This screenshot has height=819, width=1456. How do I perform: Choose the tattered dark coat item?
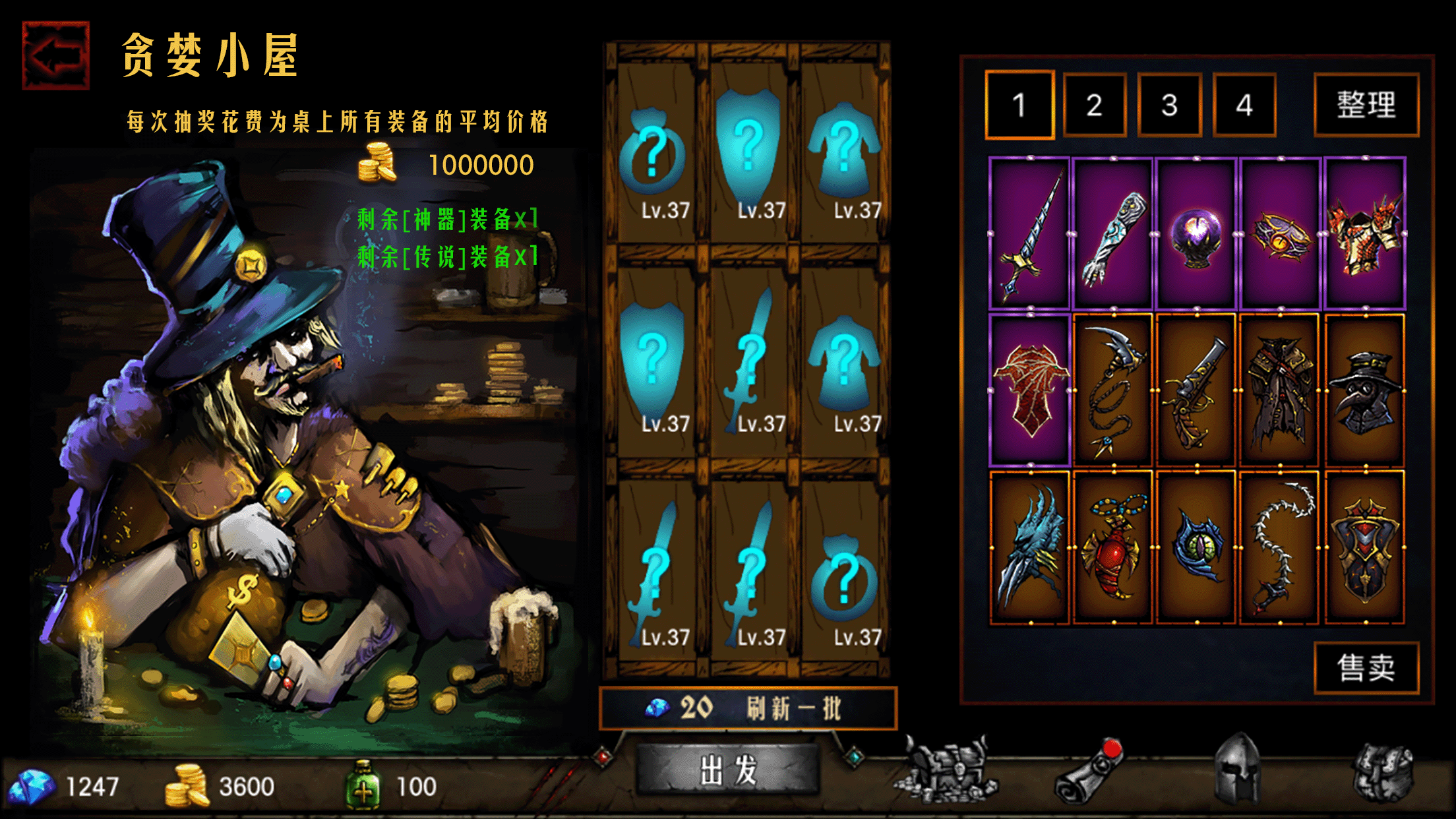tap(1279, 390)
